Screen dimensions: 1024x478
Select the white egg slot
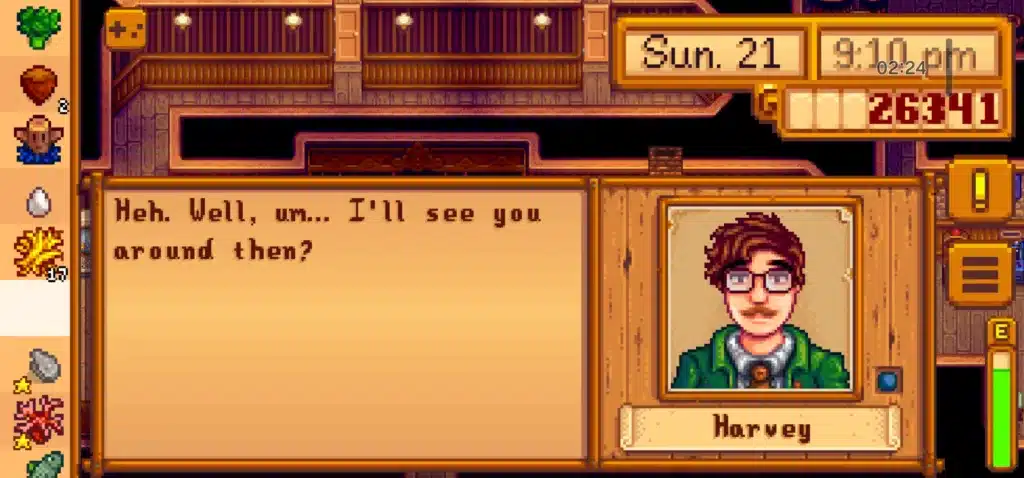pos(39,202)
